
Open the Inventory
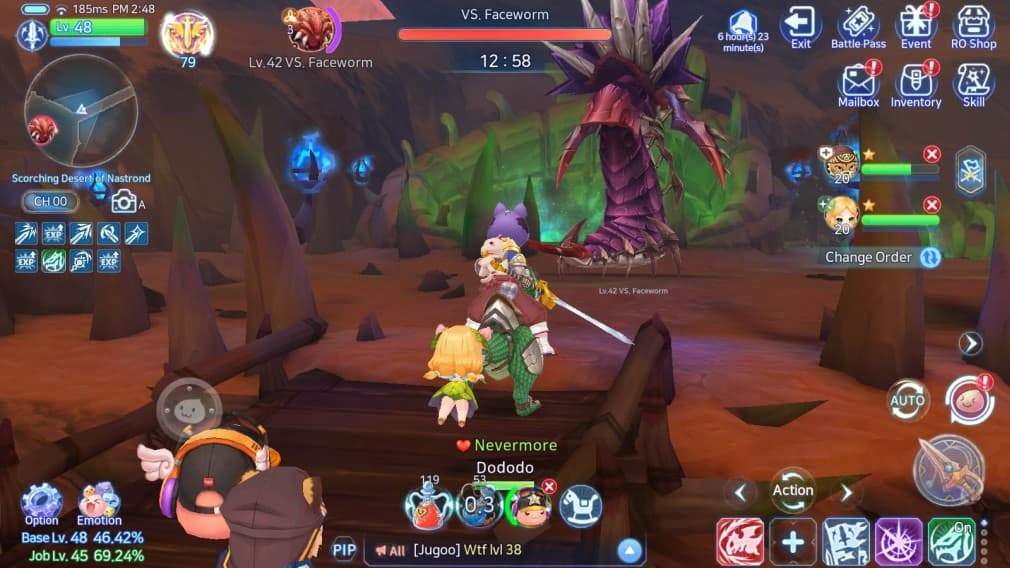click(x=916, y=84)
